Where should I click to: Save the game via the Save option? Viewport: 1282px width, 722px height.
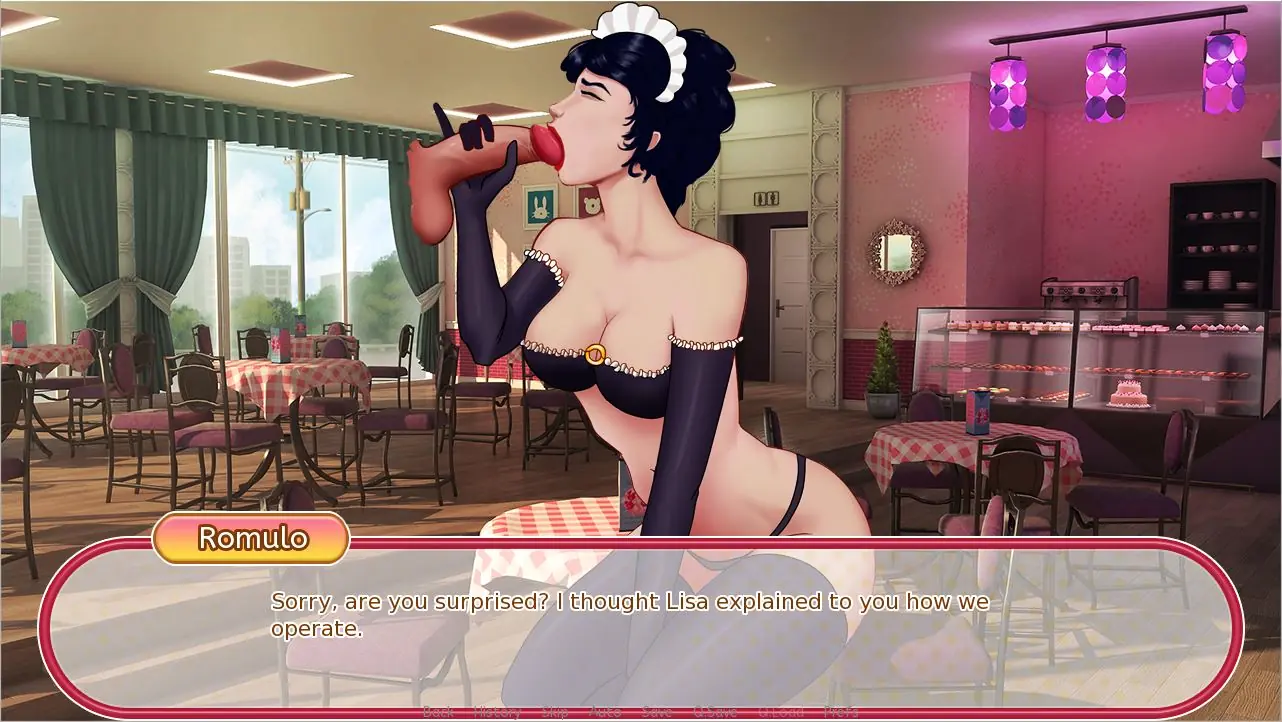pyautogui.click(x=657, y=711)
